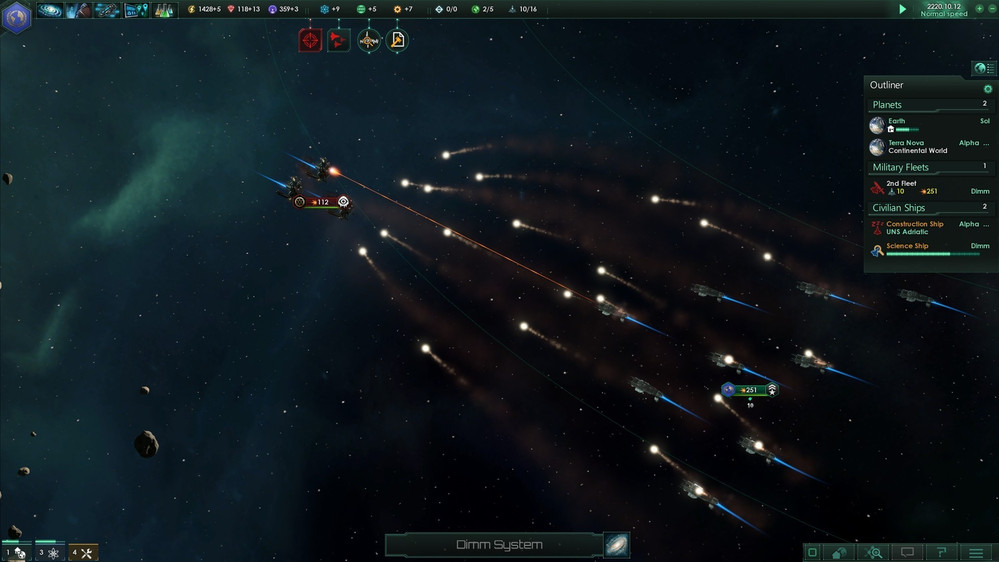
Task: Open the contacts galaxy spiral tab
Action: click(50, 10)
